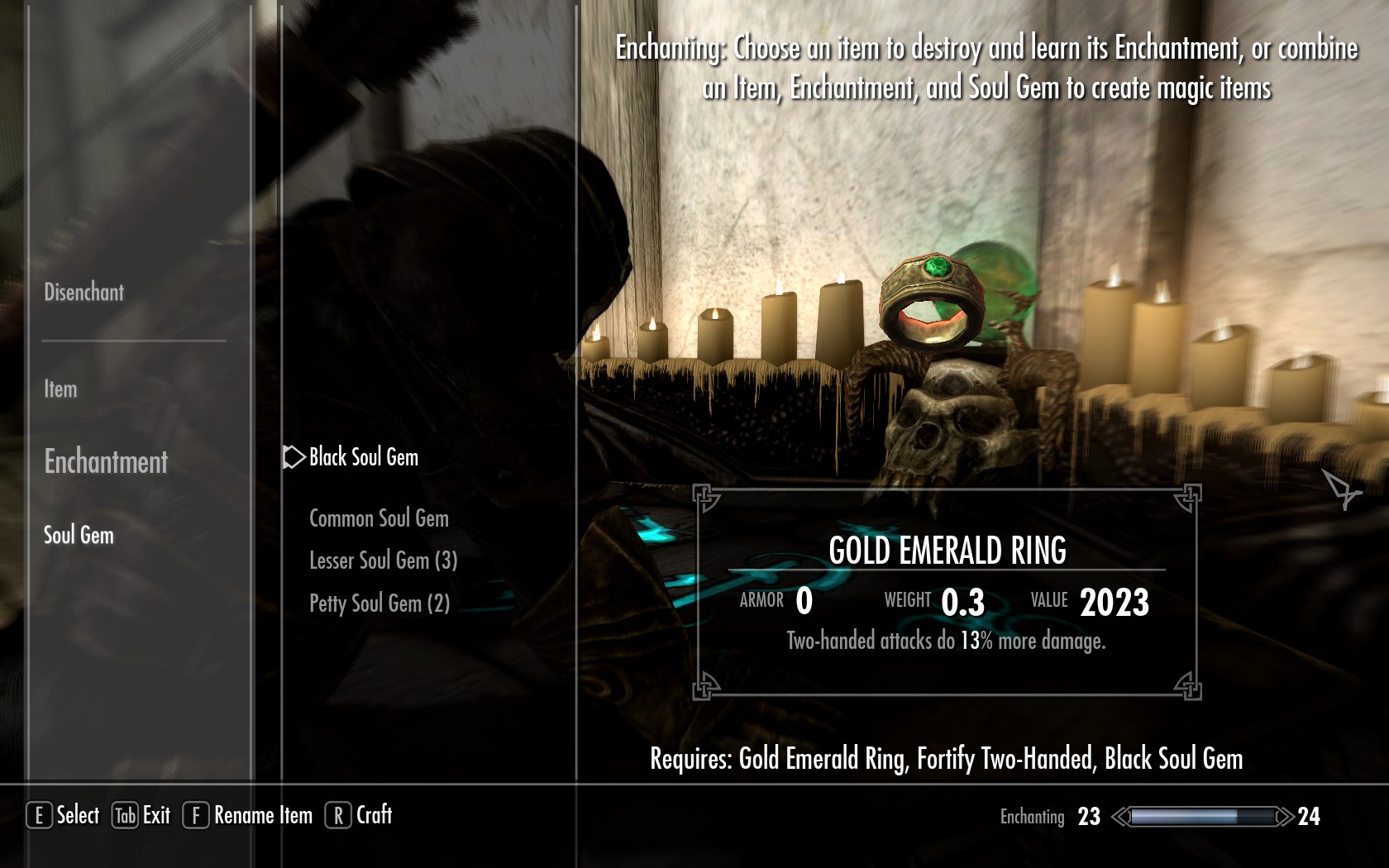This screenshot has width=1389, height=868.
Task: Click the Craft button
Action: [359, 815]
